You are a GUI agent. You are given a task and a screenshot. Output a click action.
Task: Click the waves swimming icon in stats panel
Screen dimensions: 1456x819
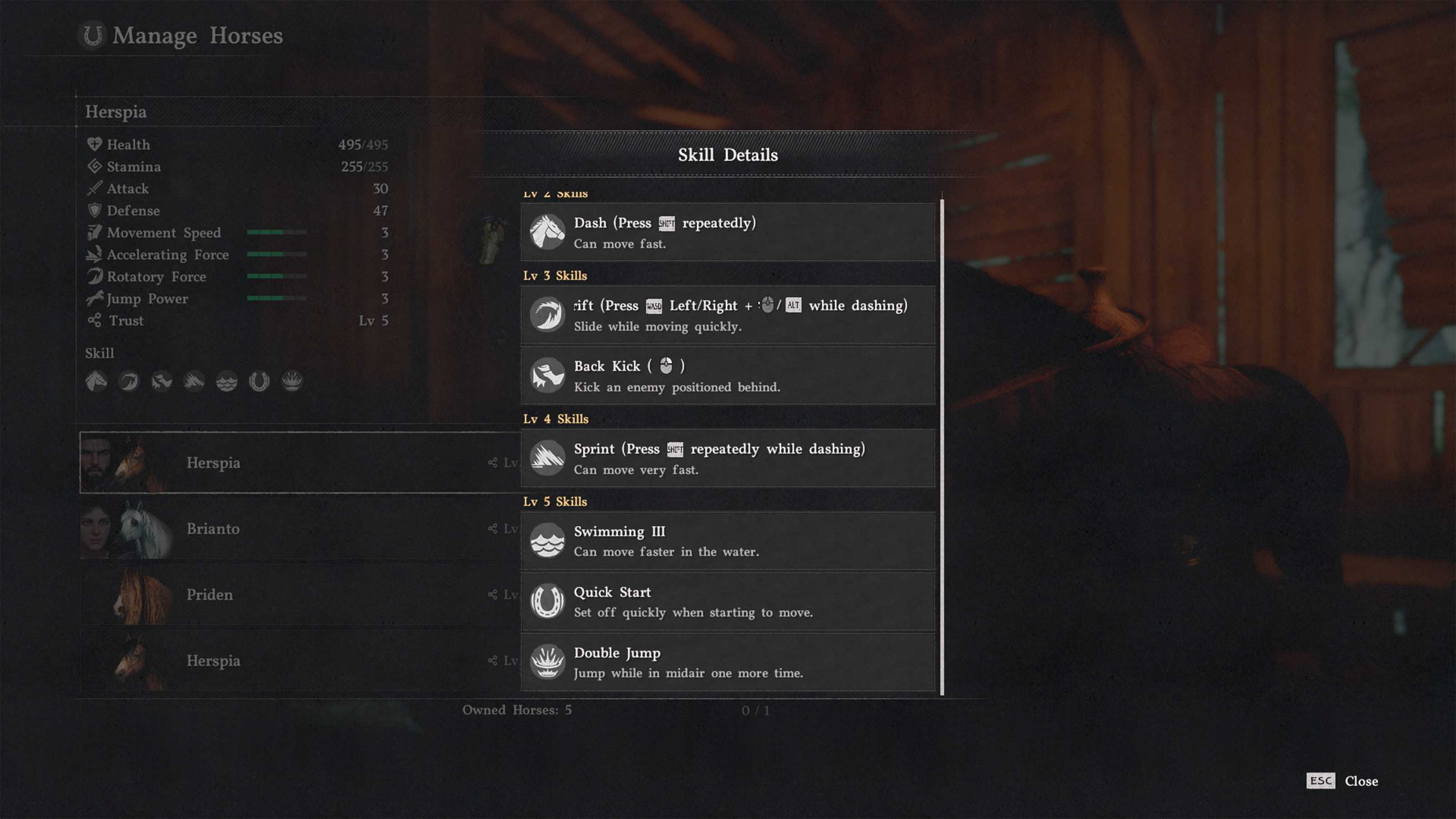pos(227,382)
